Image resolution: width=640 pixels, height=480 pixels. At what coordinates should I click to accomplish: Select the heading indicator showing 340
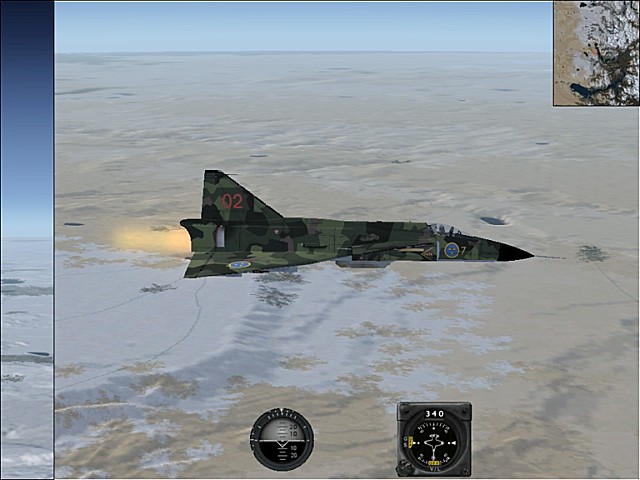coord(433,438)
